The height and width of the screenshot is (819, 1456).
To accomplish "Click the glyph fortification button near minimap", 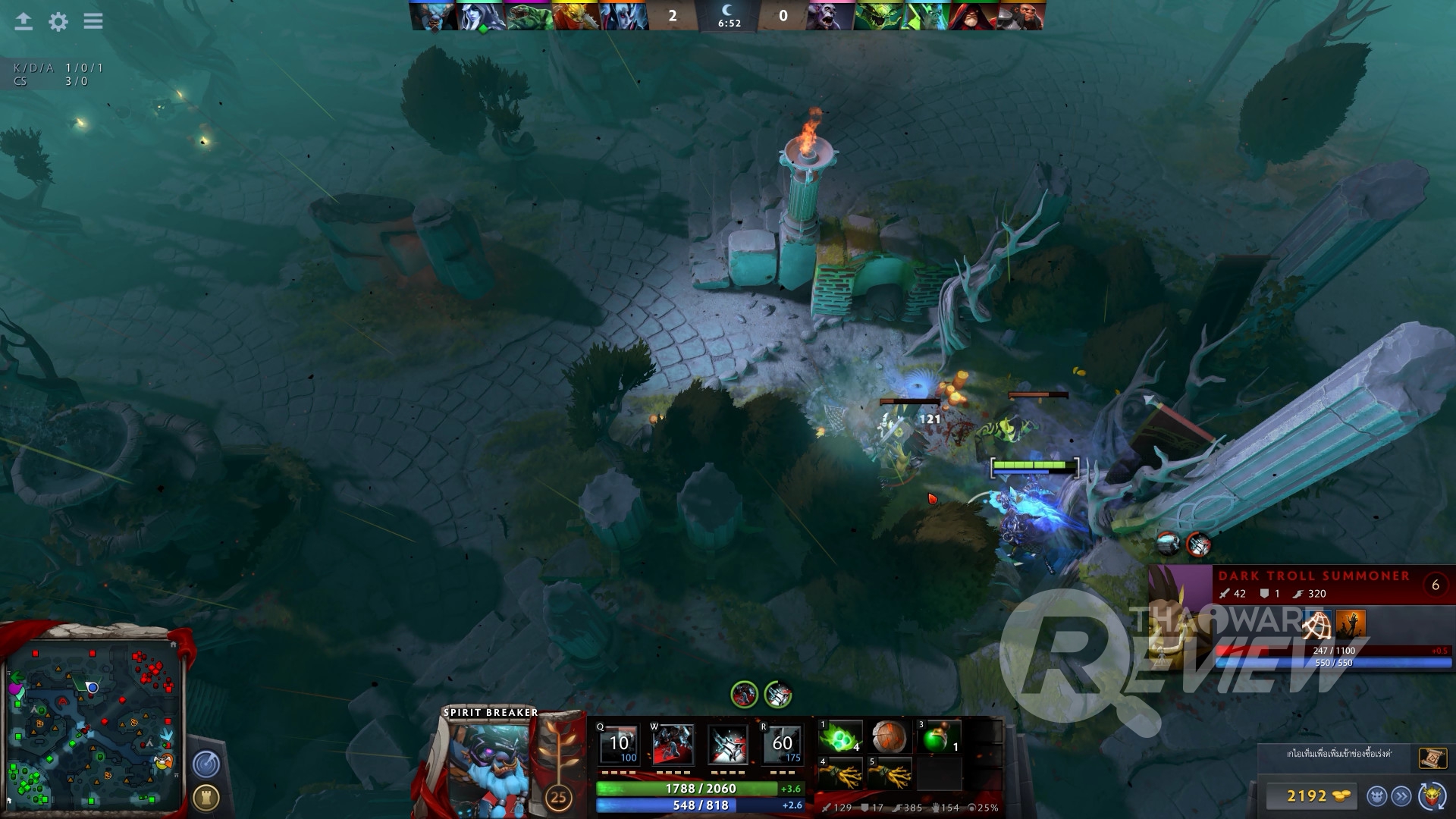I will click(x=206, y=796).
